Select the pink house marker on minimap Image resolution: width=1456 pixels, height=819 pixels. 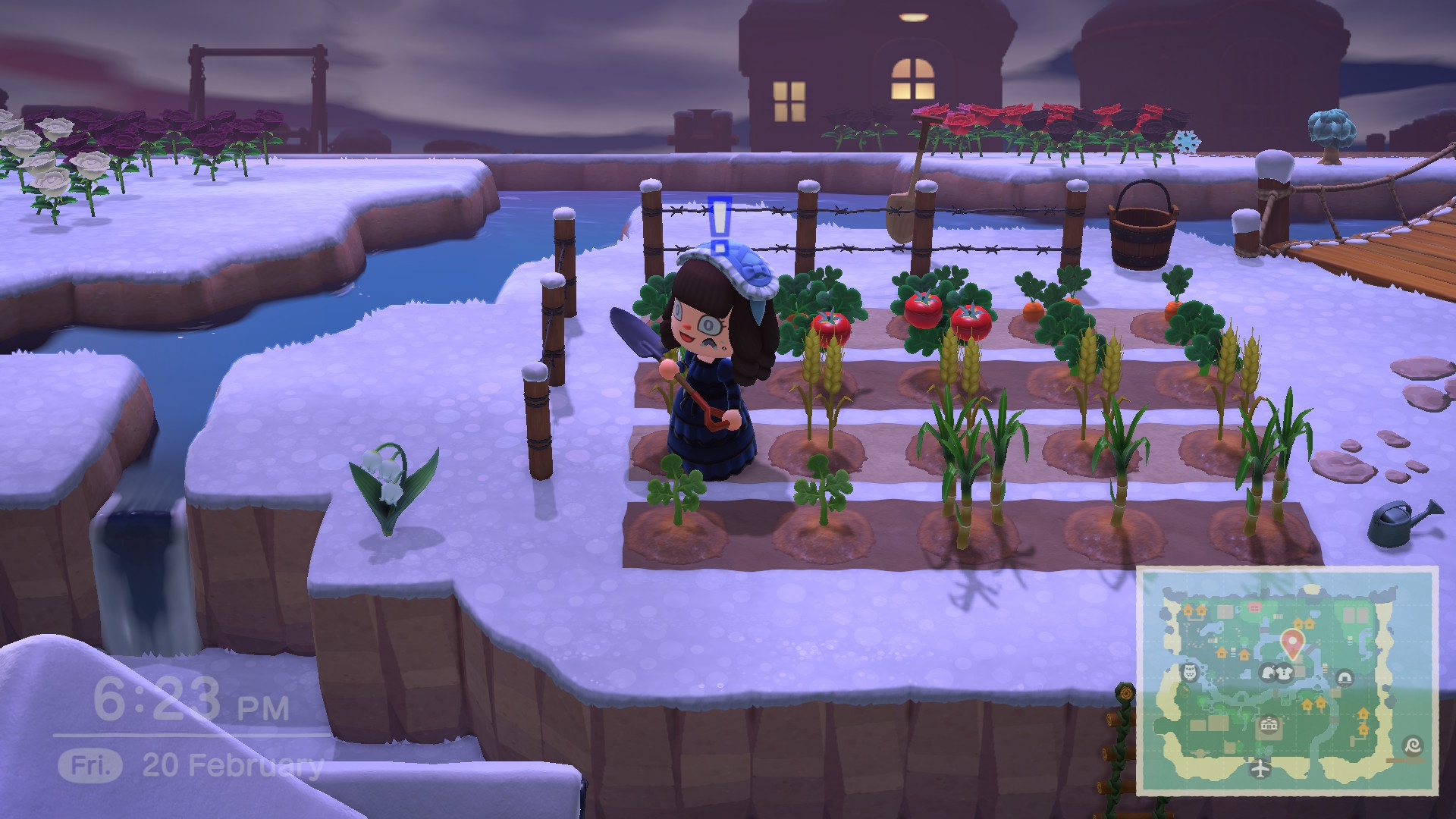pos(1254,608)
